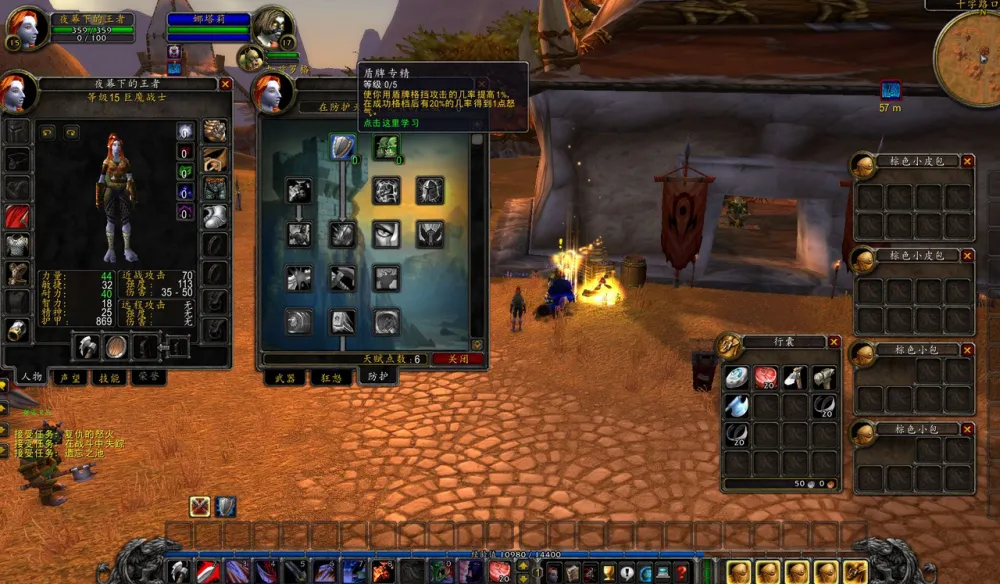Select the equipped round shield slot
The height and width of the screenshot is (584, 1000).
[117, 346]
